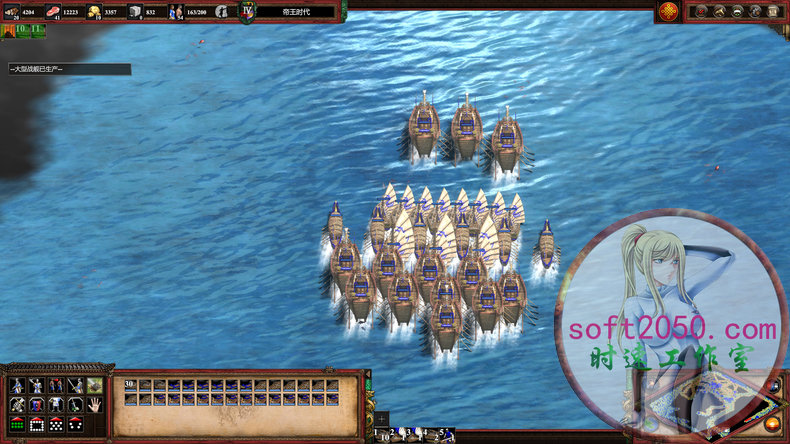Click the large warship produced notification
This screenshot has height=444, width=790.
pyautogui.click(x=68, y=69)
